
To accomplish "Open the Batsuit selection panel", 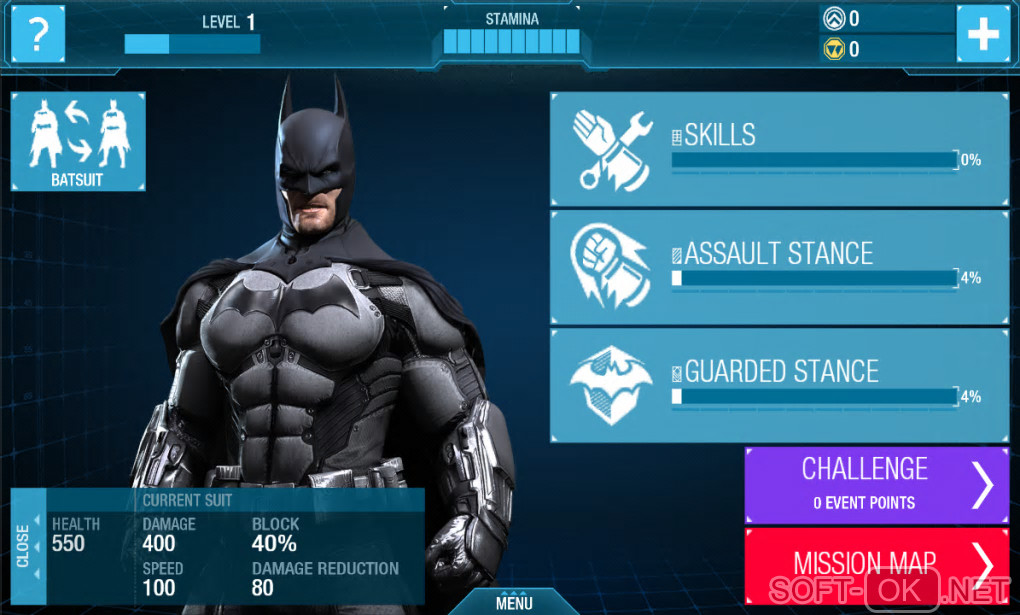I will point(78,141).
